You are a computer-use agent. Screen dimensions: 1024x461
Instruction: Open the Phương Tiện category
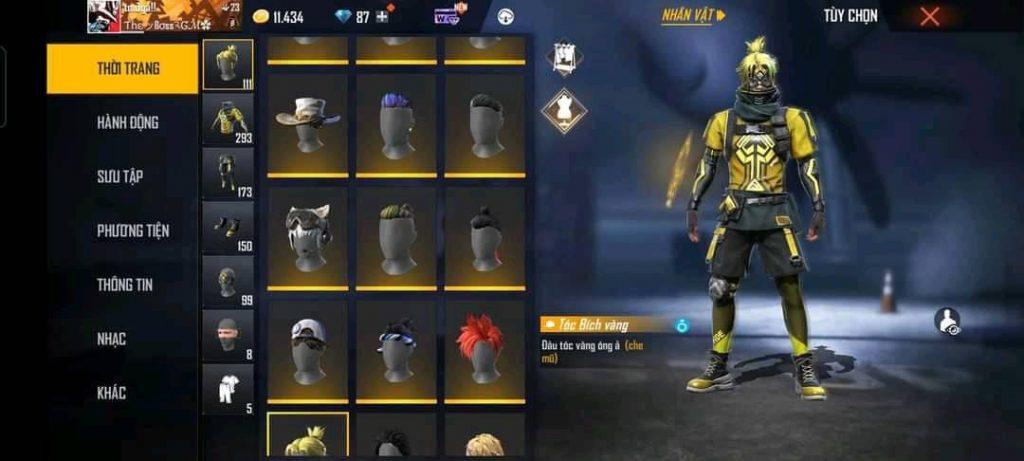click(x=132, y=231)
